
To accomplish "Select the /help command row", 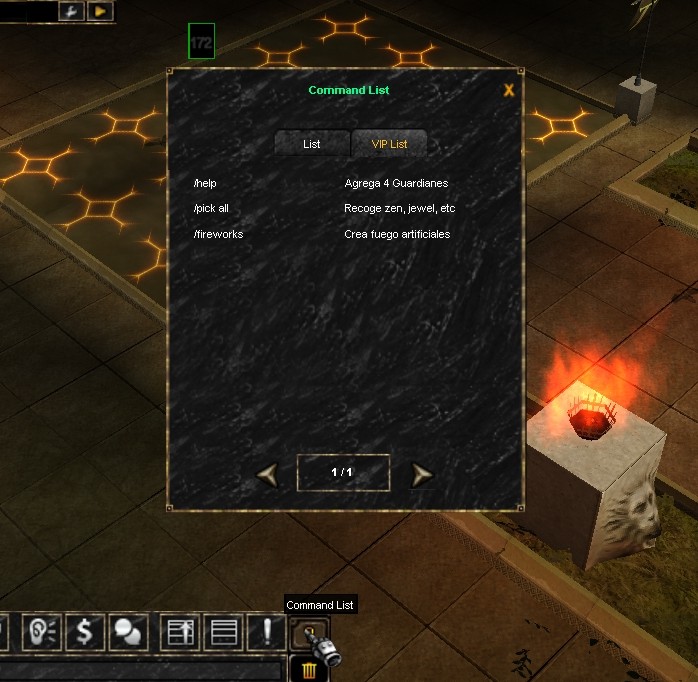I will (x=206, y=183).
